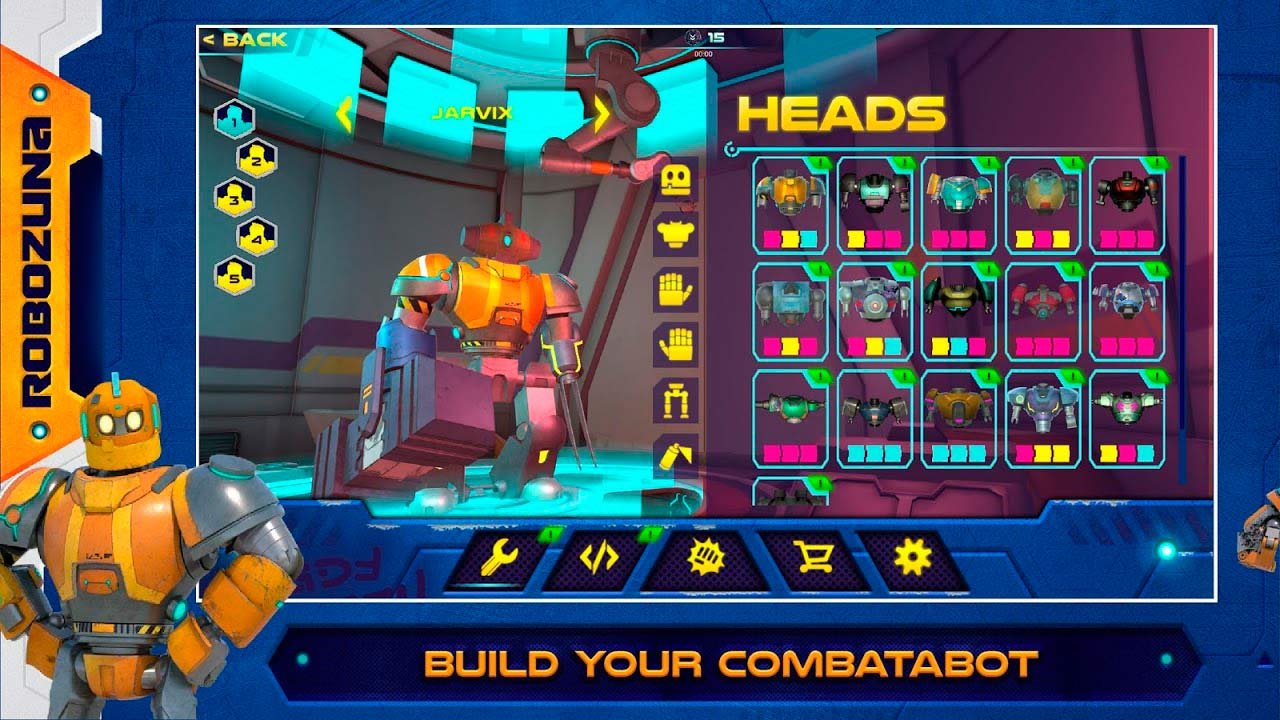Open the gear settings tab
The width and height of the screenshot is (1280, 720).
coord(912,558)
